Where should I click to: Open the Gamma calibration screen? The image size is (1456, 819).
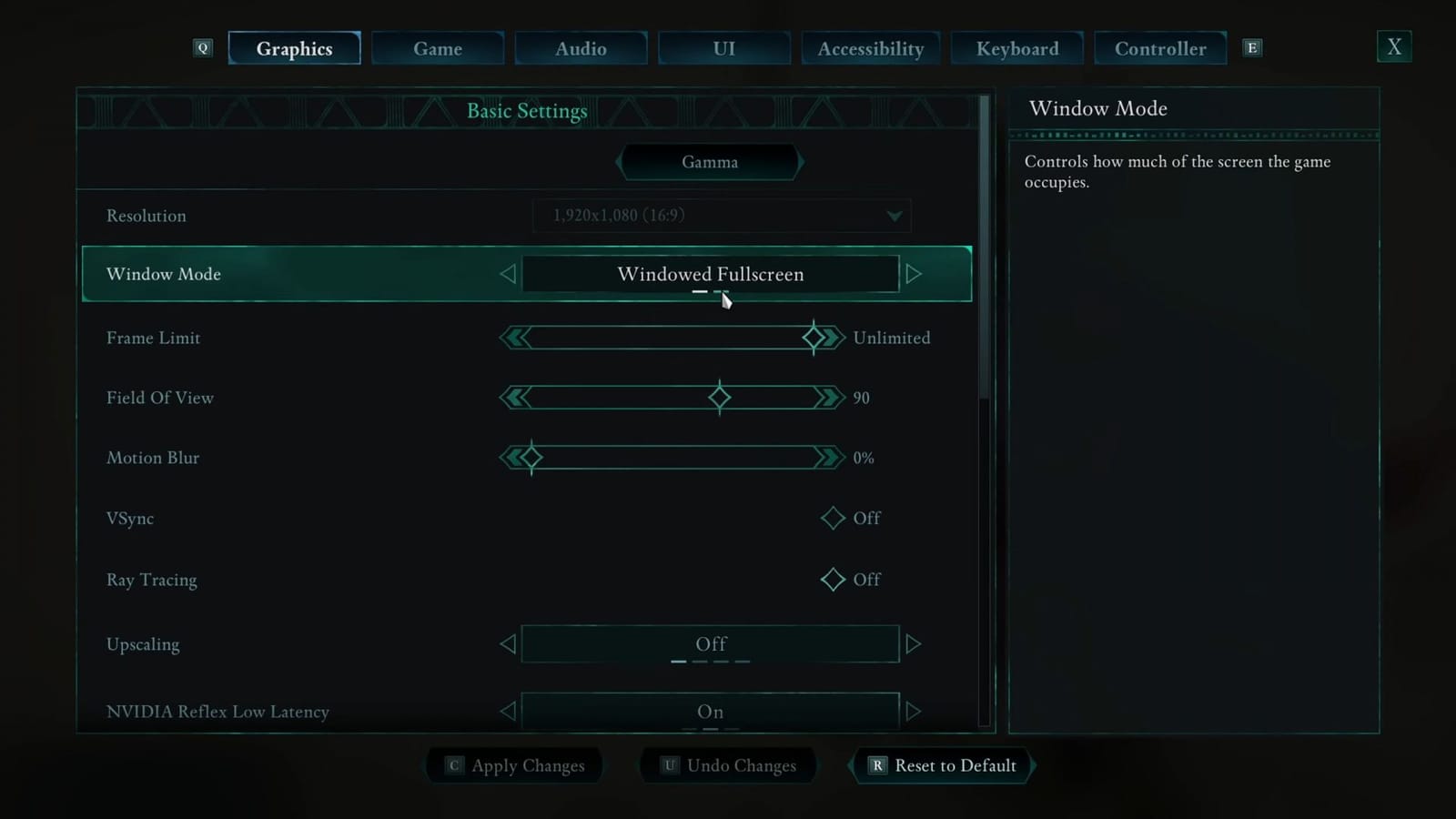710,162
